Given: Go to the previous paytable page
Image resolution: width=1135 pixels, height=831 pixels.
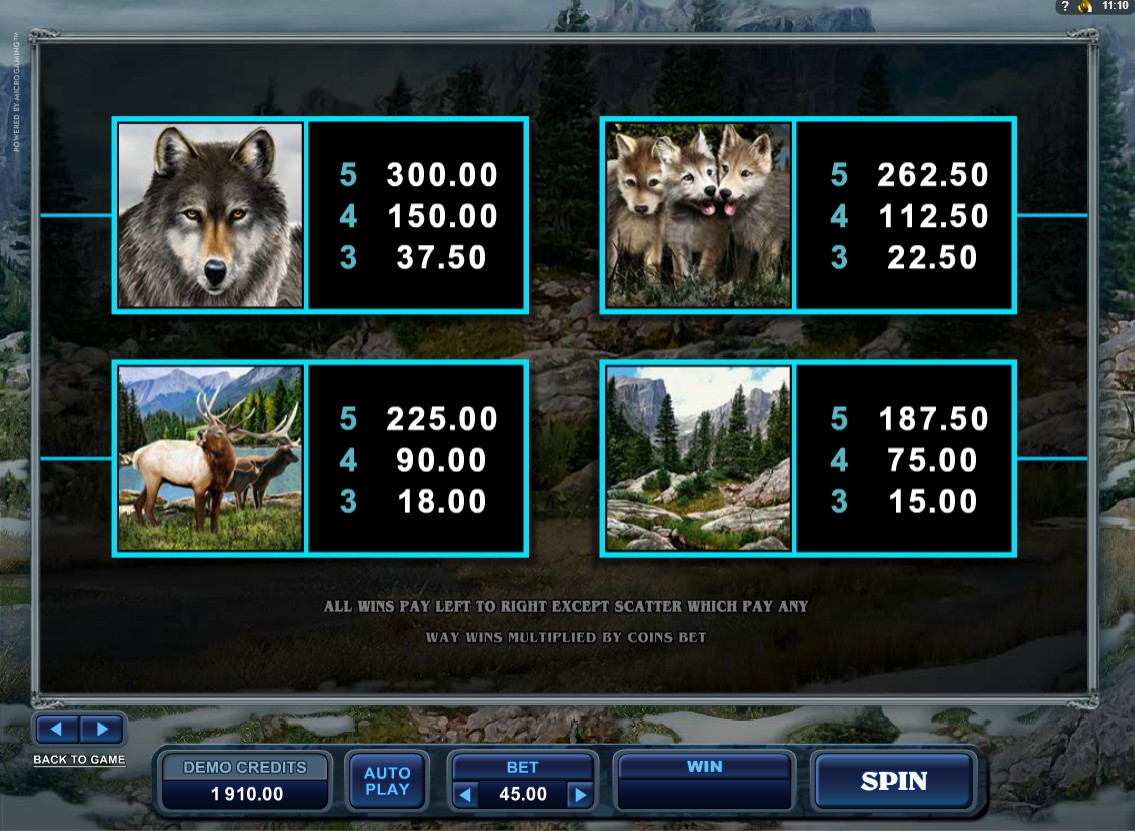Looking at the screenshot, I should [x=58, y=728].
